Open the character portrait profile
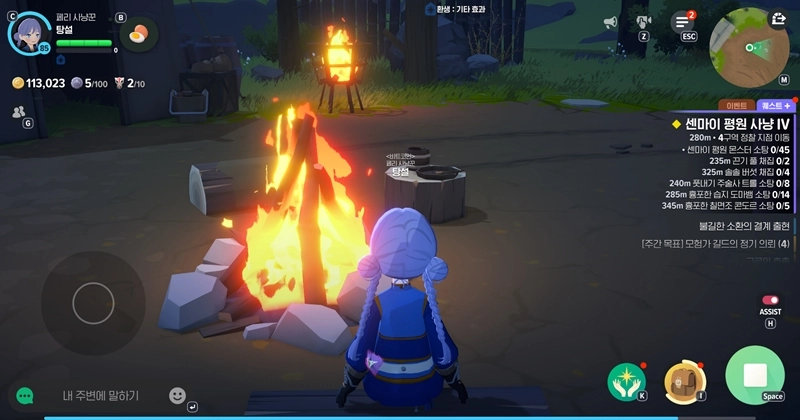This screenshot has height=420, width=800. pos(29,31)
